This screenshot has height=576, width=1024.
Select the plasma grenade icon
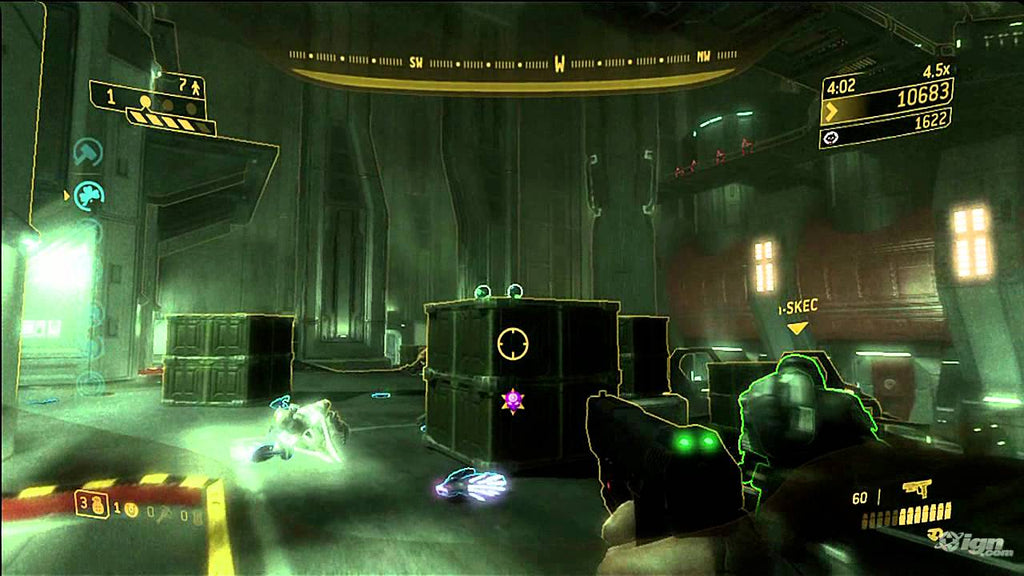(x=132, y=507)
